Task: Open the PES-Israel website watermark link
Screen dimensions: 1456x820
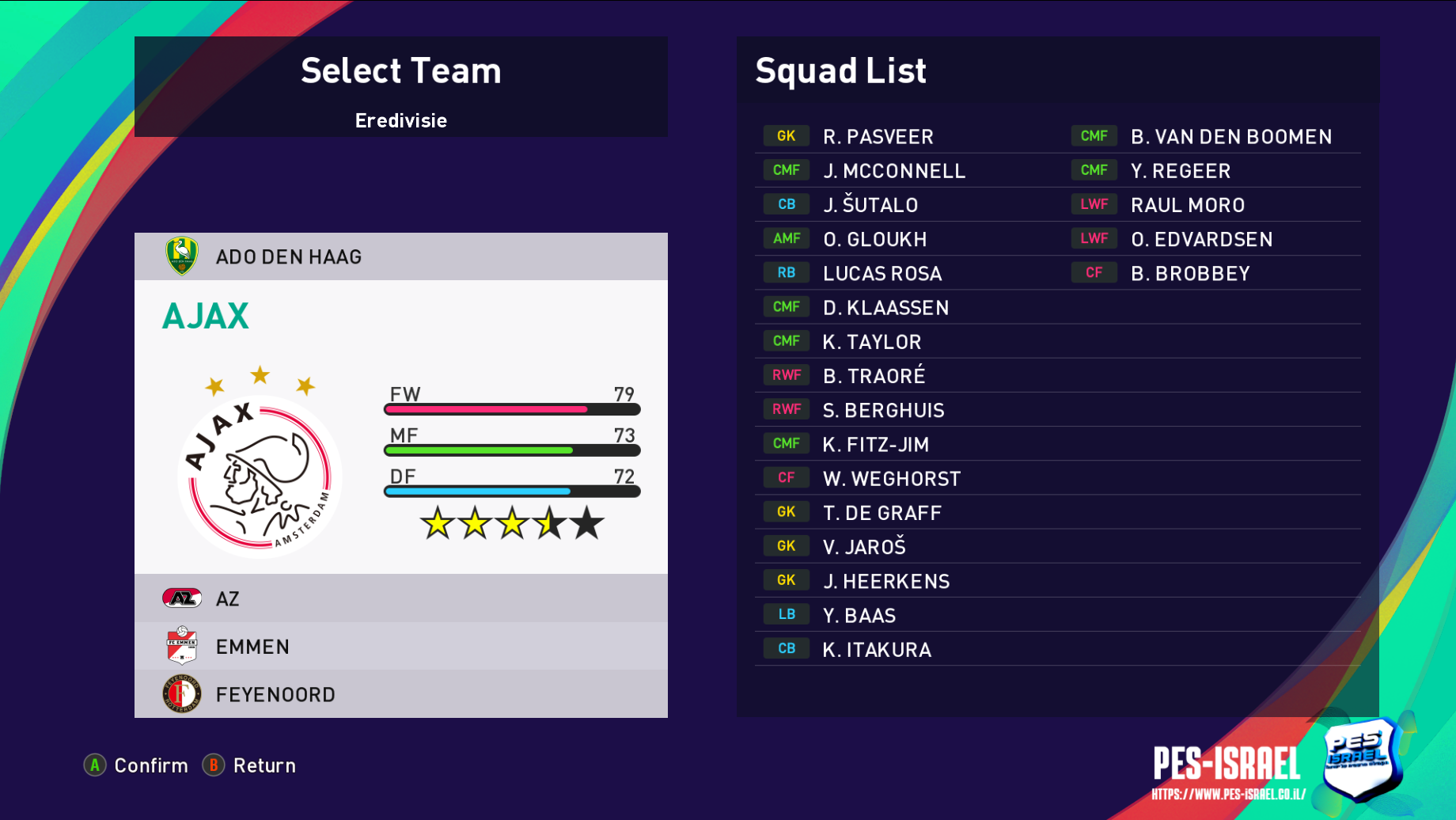Action: [1228, 794]
